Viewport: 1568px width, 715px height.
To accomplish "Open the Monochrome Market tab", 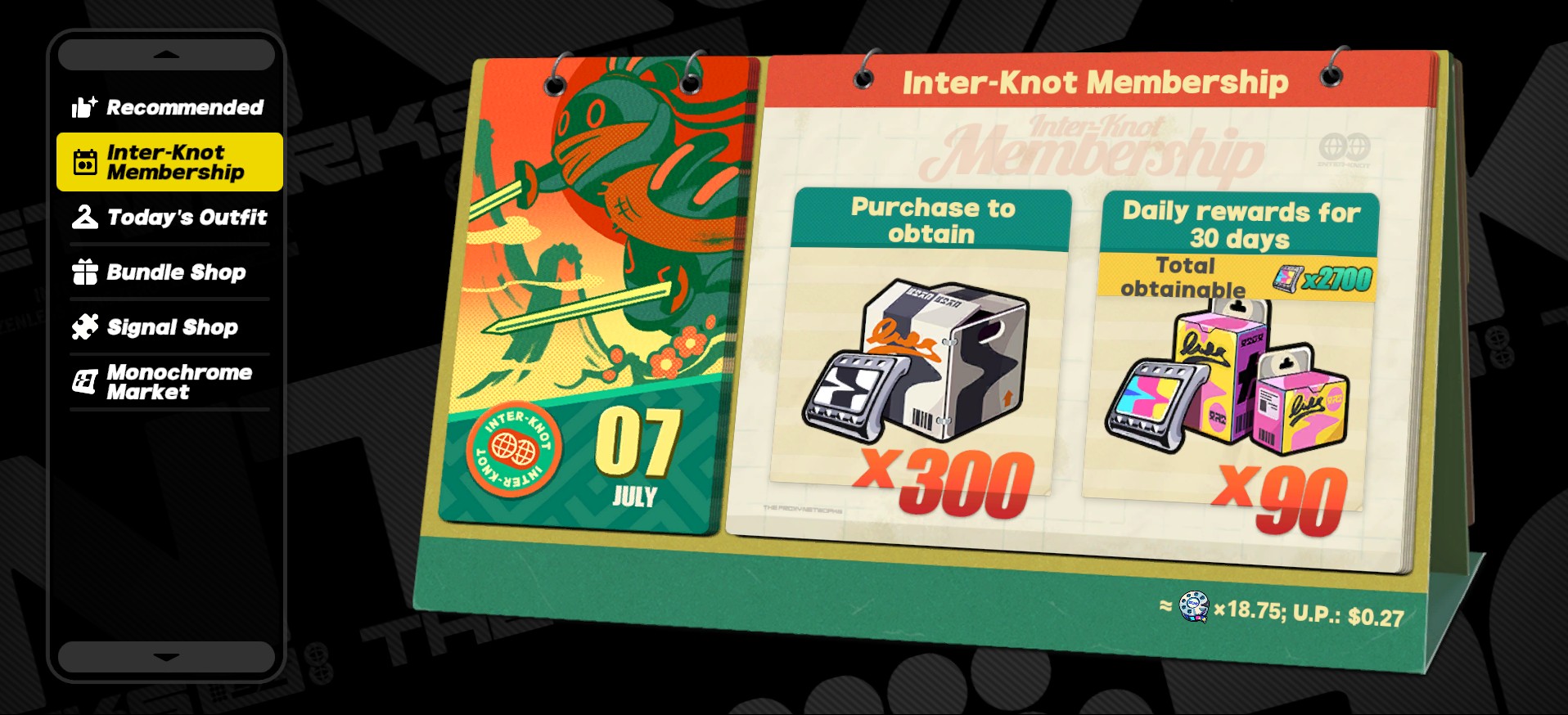I will (169, 381).
